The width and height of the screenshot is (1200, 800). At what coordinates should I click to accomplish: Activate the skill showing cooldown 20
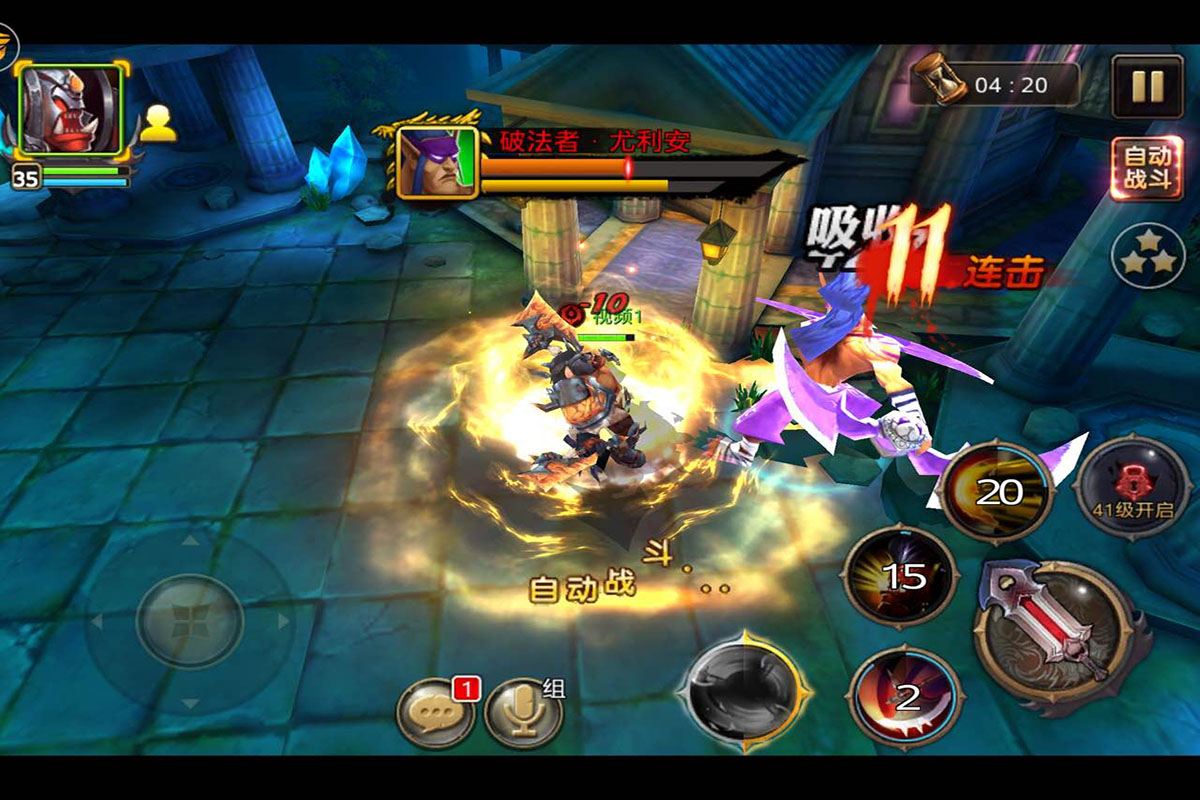coord(995,492)
